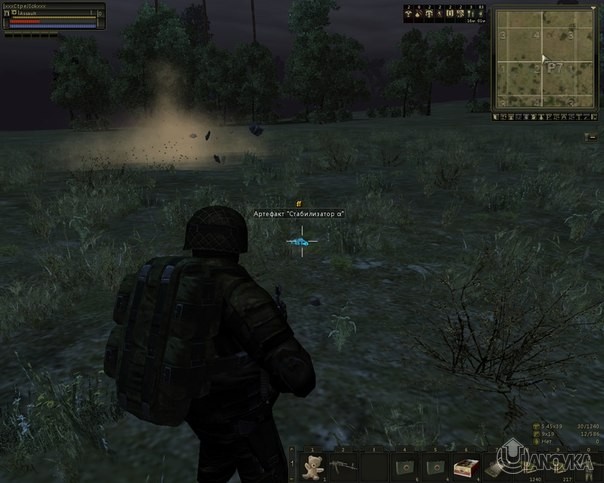
Task: Click the button row under the minimap
Action: click(x=543, y=116)
